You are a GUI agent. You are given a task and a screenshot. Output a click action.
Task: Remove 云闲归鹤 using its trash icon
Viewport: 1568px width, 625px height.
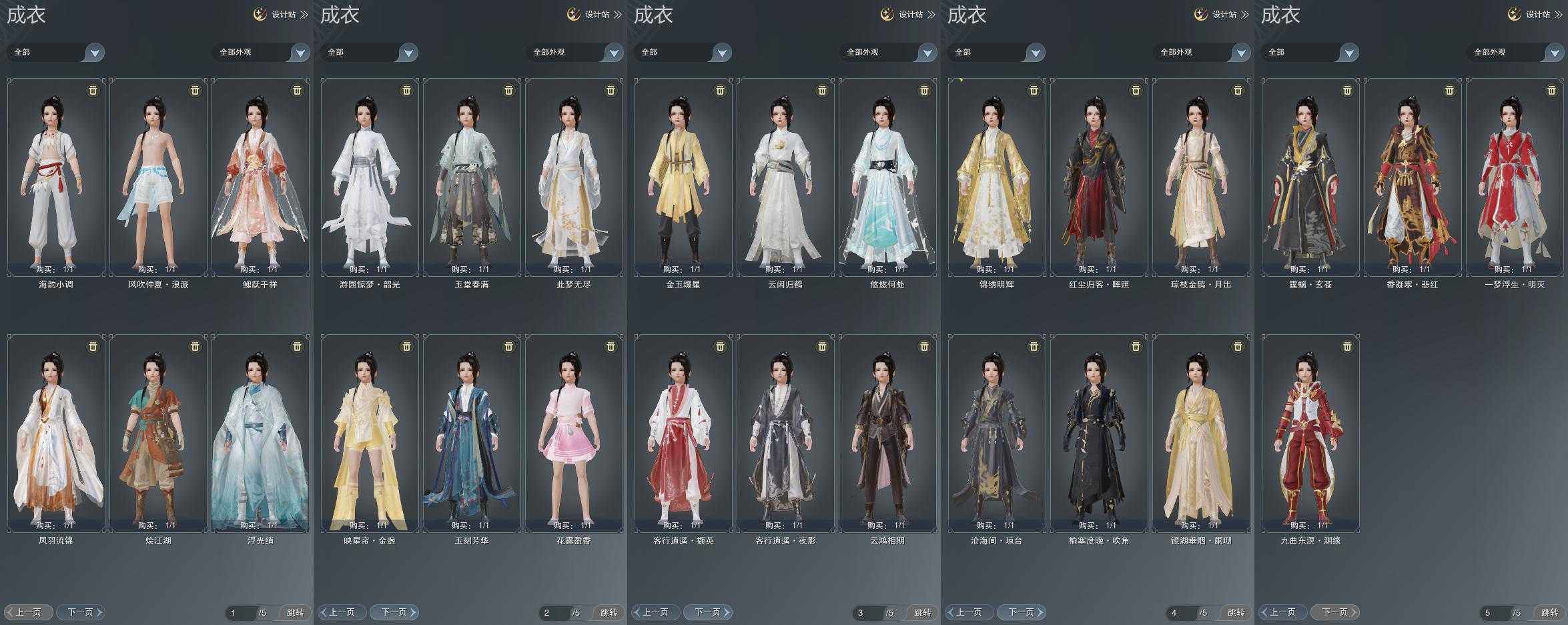[822, 90]
